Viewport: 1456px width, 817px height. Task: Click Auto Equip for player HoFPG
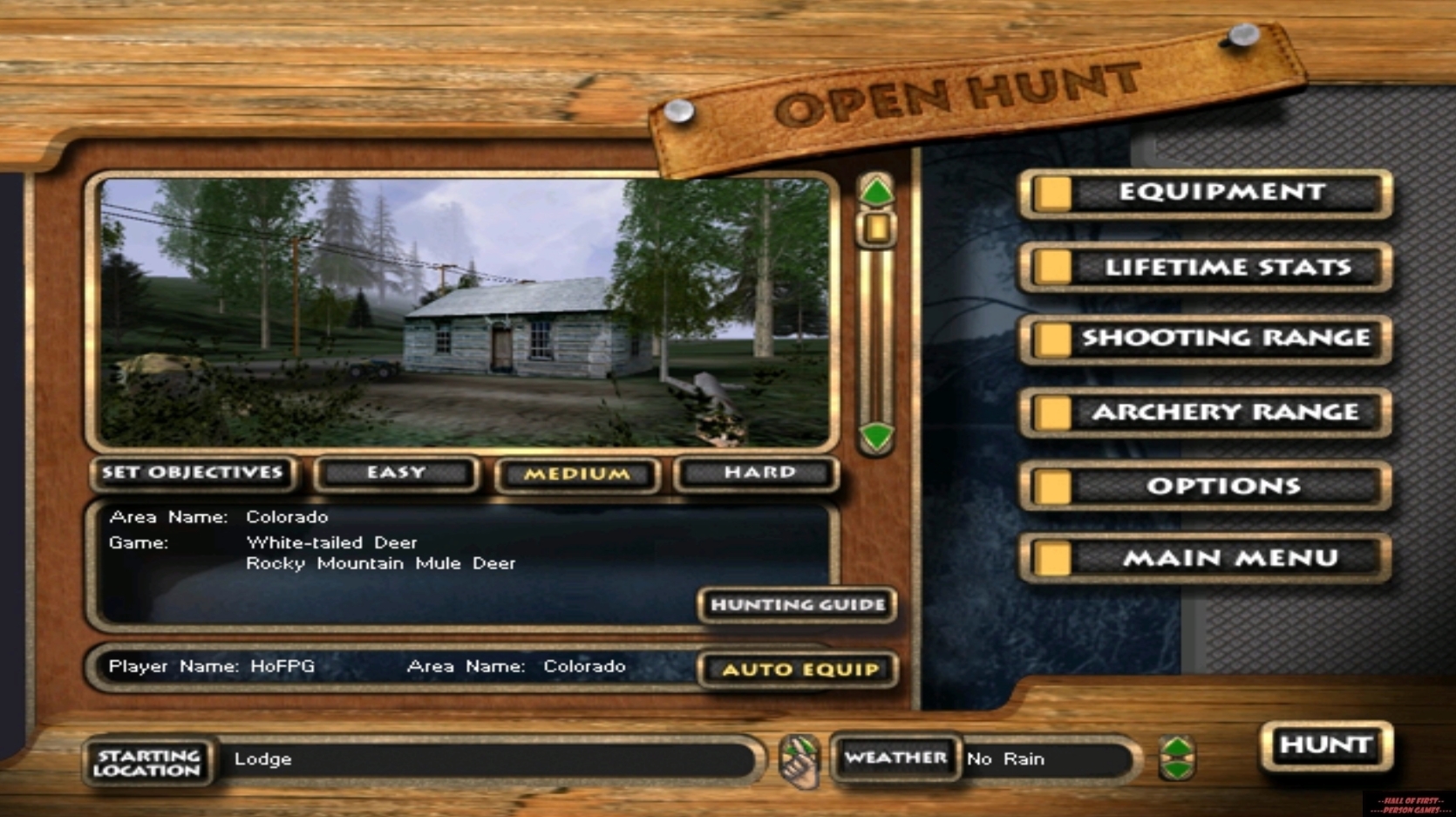(798, 670)
